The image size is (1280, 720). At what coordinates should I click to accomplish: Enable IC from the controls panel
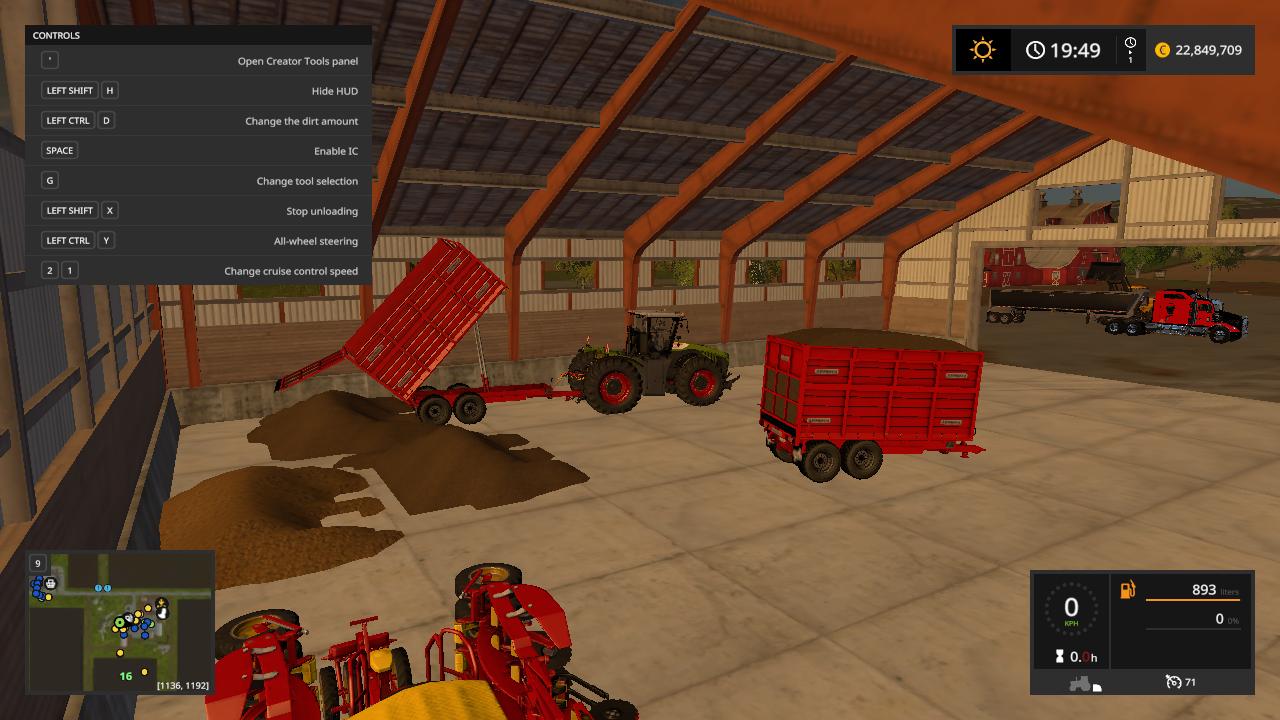click(x=196, y=150)
